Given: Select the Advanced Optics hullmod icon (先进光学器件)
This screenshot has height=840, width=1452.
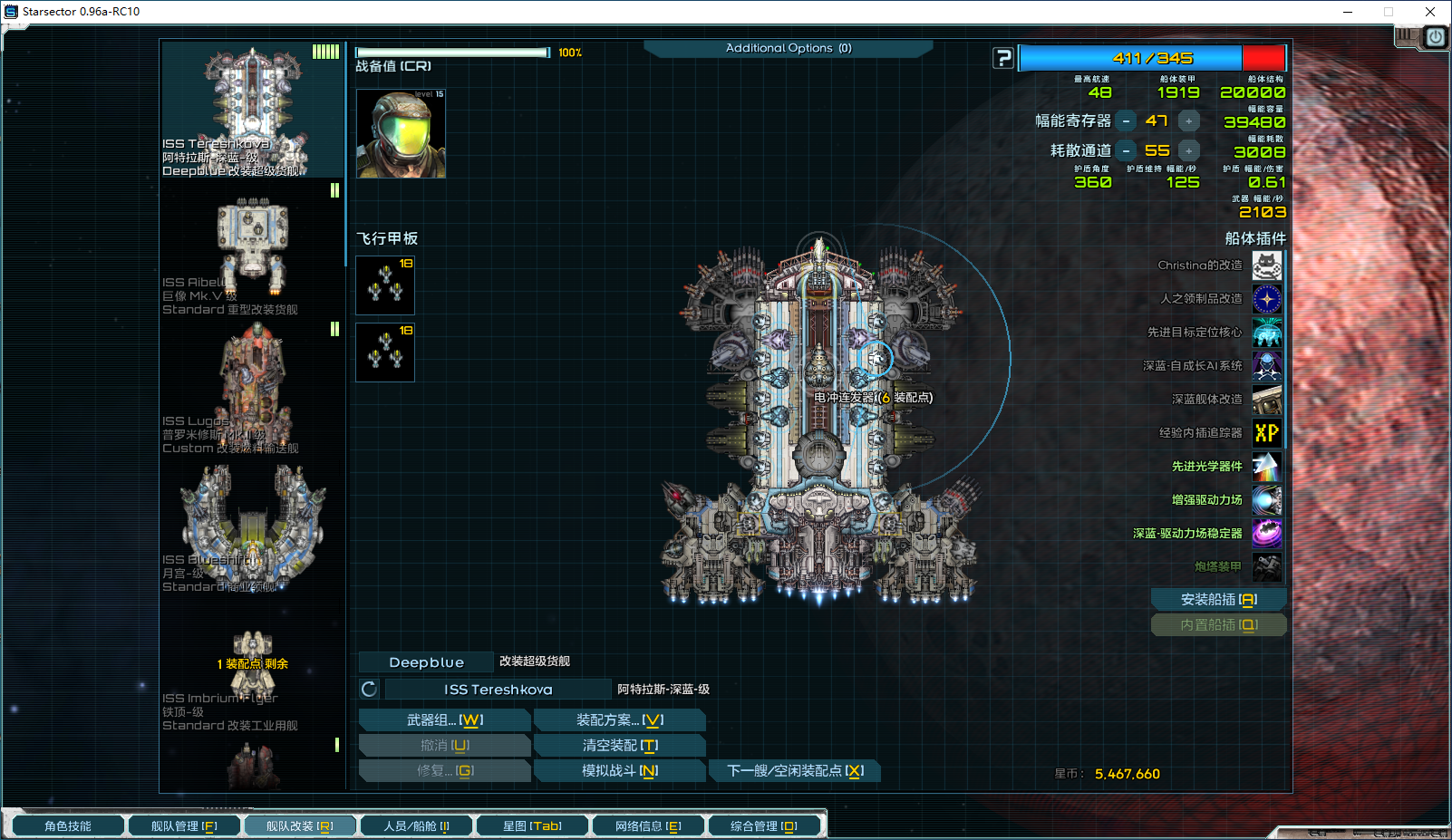Looking at the screenshot, I should (x=1267, y=467).
